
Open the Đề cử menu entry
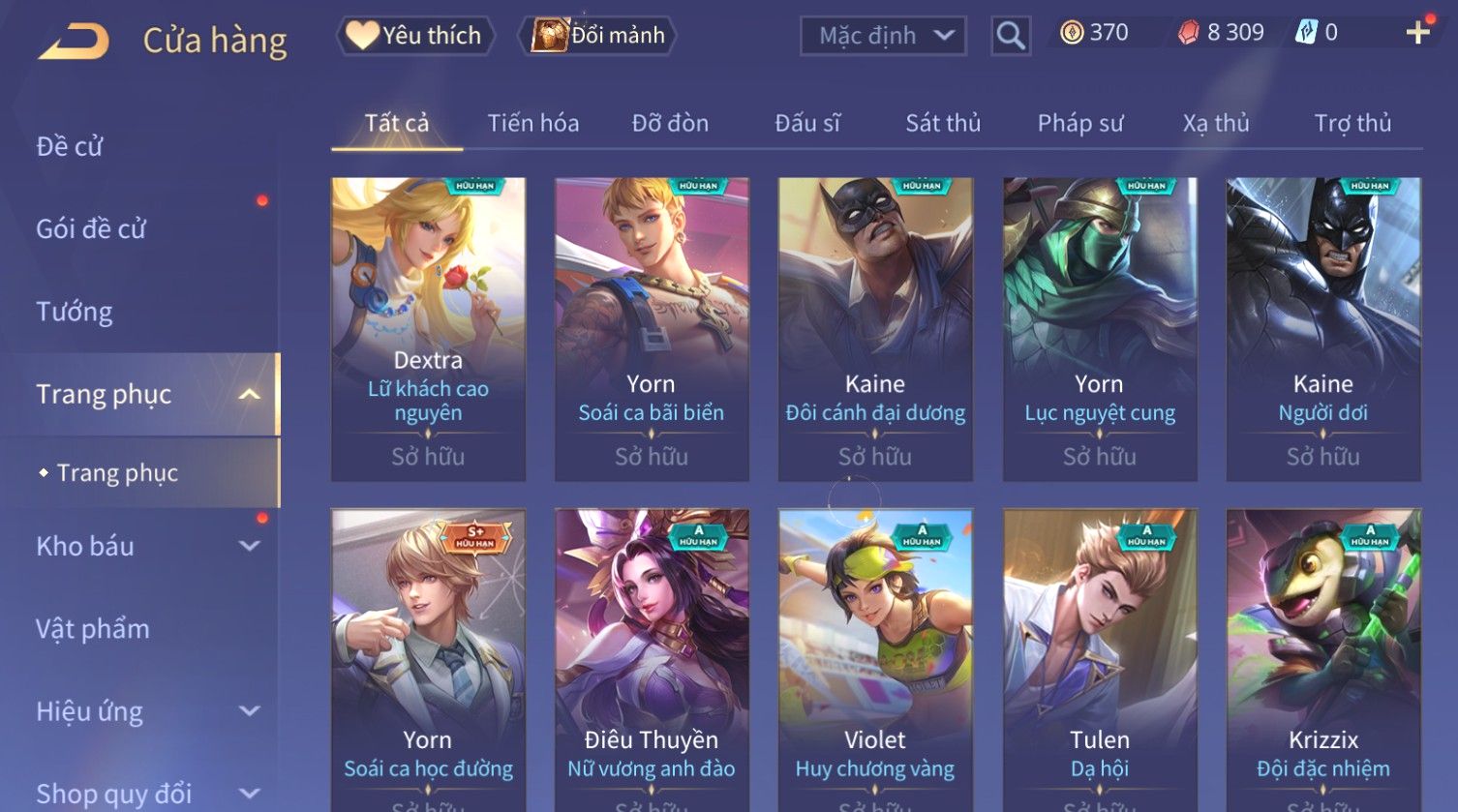[70, 147]
